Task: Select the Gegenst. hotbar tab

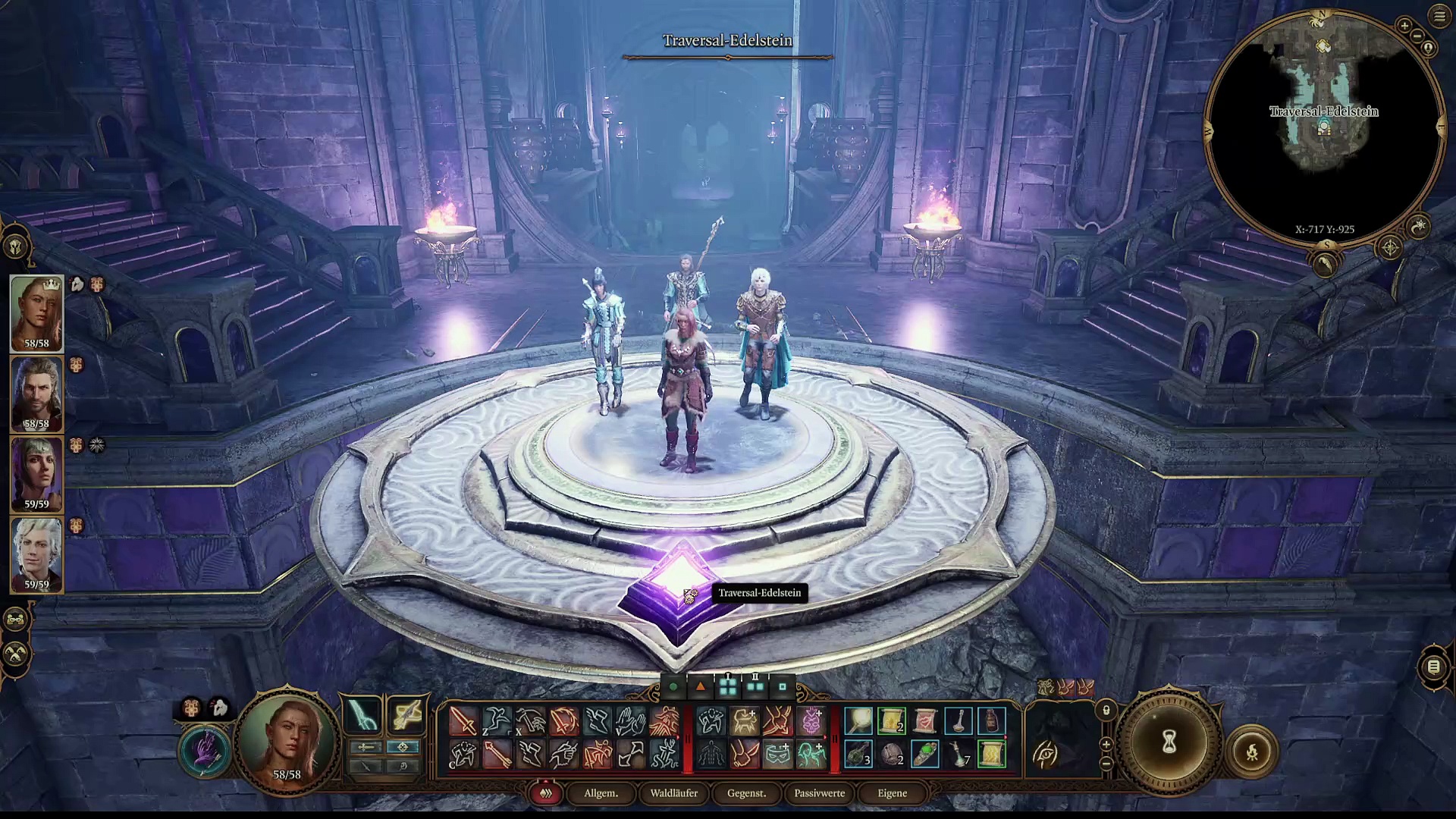Action: (x=746, y=793)
